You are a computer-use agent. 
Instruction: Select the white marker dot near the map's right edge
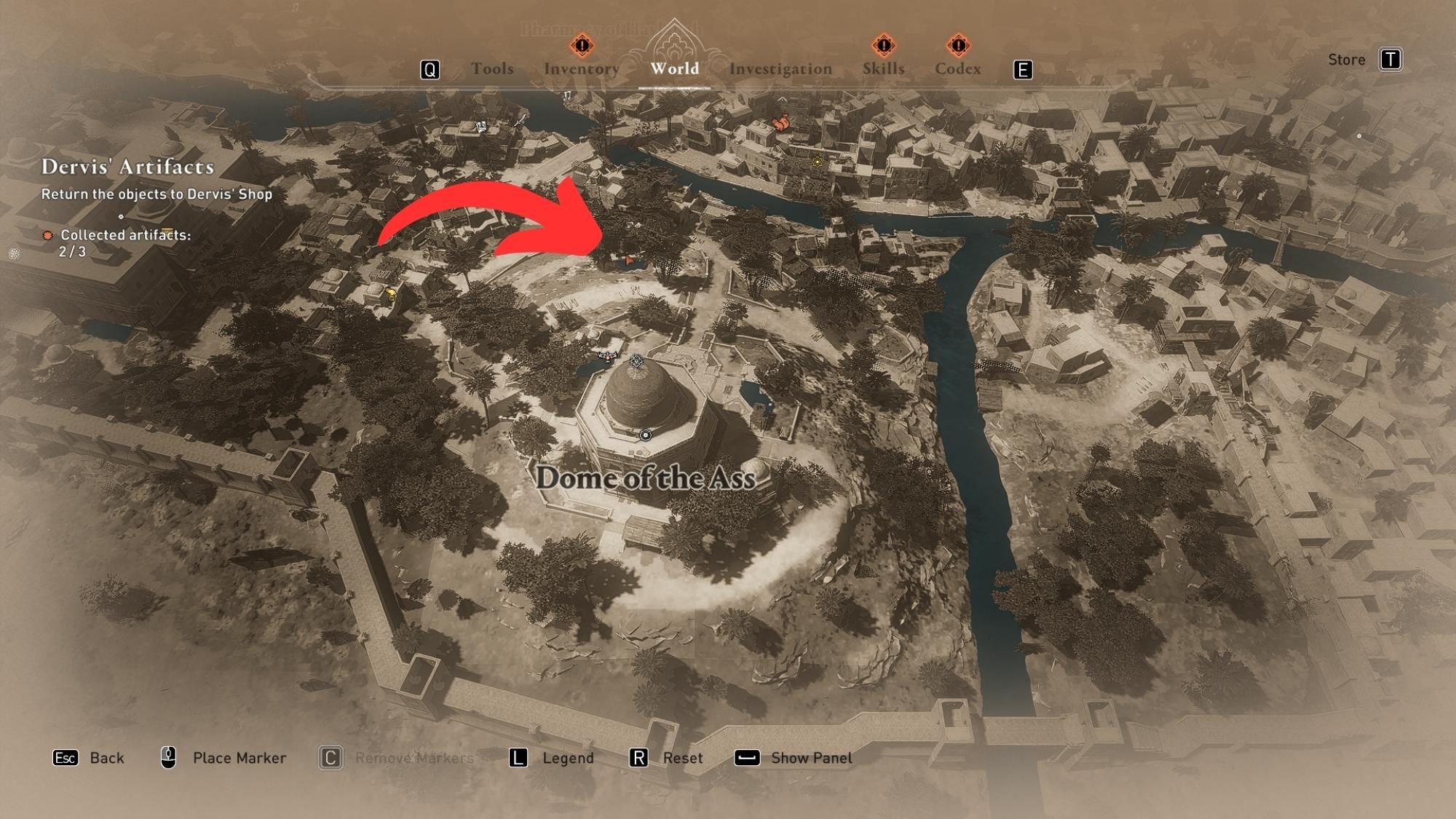pos(1358,135)
